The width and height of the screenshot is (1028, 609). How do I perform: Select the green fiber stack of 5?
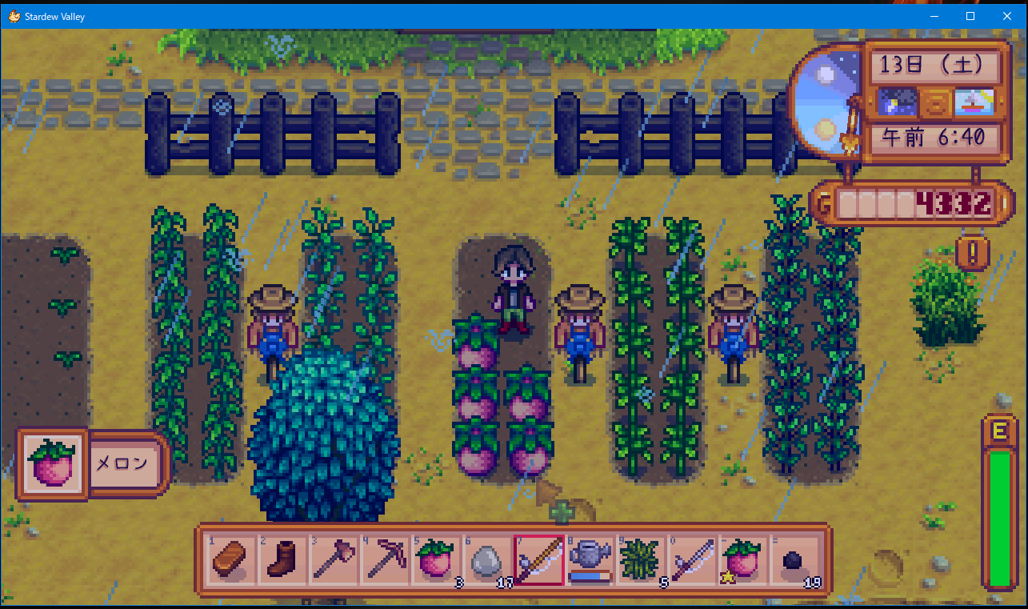[x=641, y=558]
